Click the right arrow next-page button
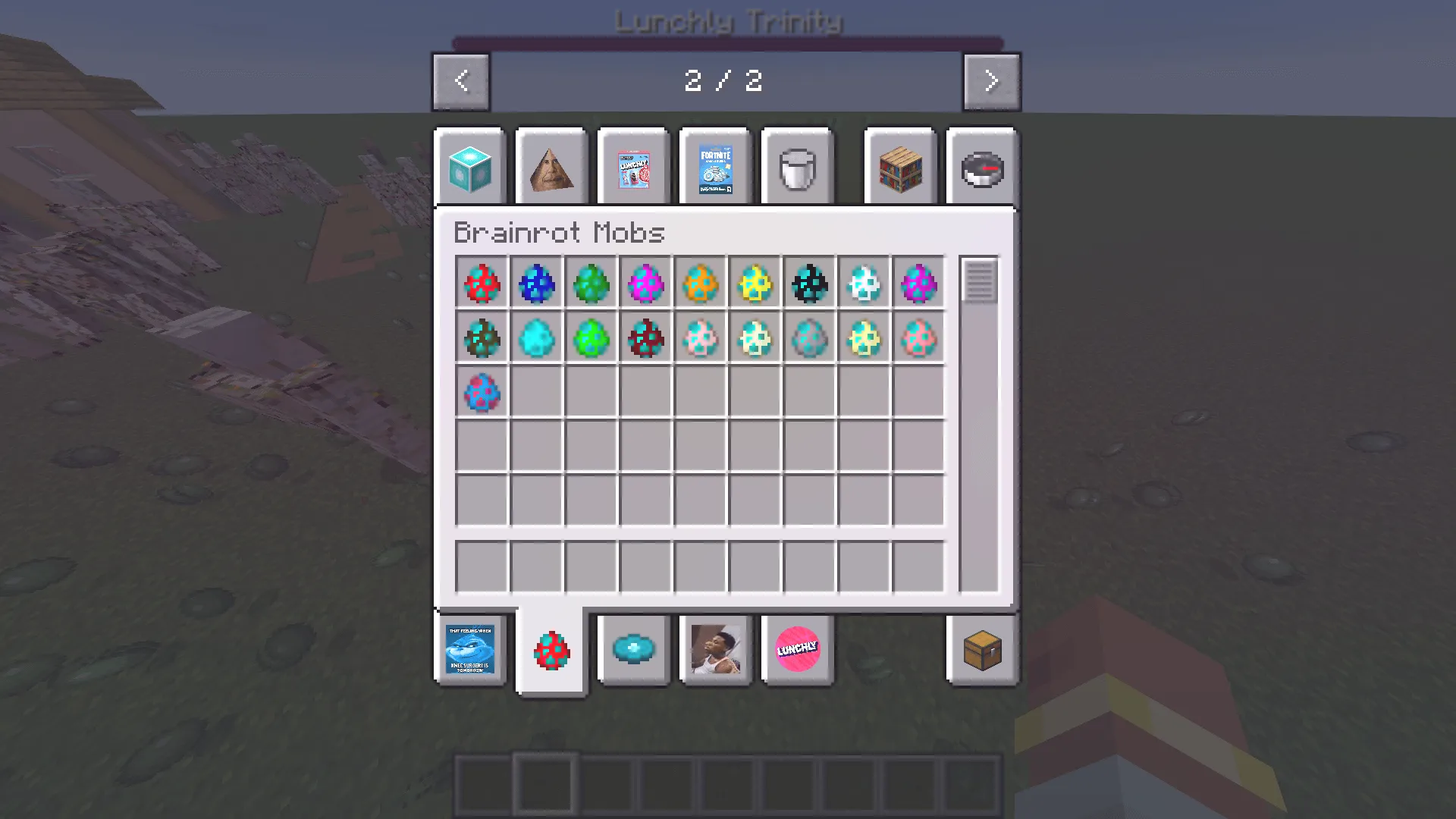The width and height of the screenshot is (1456, 819). (991, 80)
